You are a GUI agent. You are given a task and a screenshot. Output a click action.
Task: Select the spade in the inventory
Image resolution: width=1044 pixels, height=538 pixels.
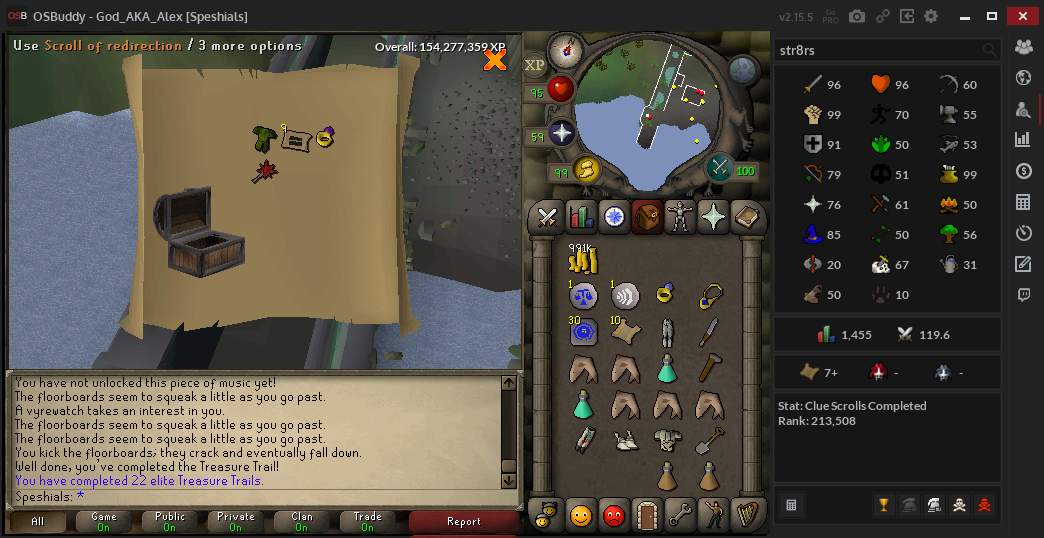point(708,438)
